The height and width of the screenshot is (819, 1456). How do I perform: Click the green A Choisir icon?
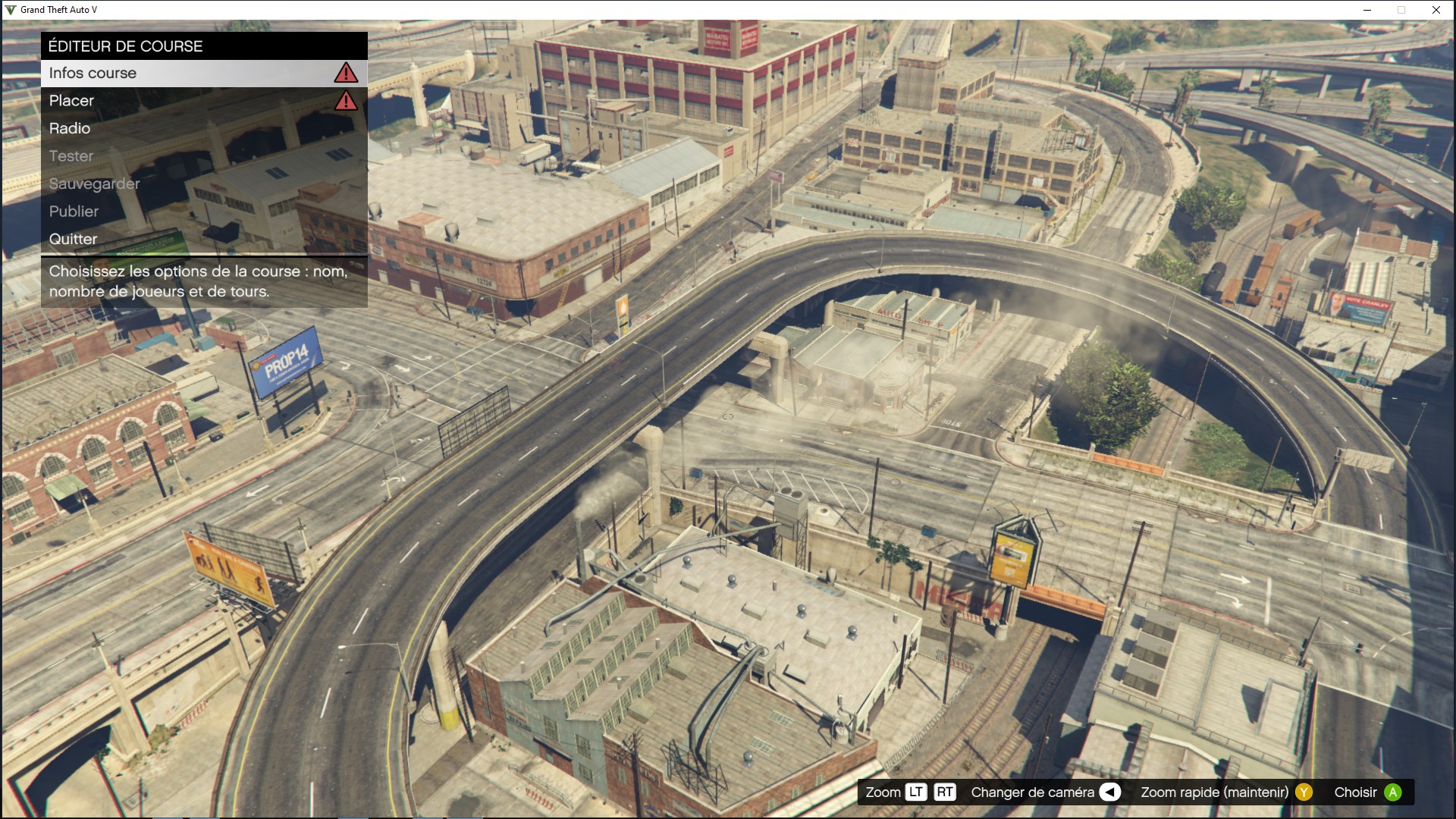(1392, 792)
